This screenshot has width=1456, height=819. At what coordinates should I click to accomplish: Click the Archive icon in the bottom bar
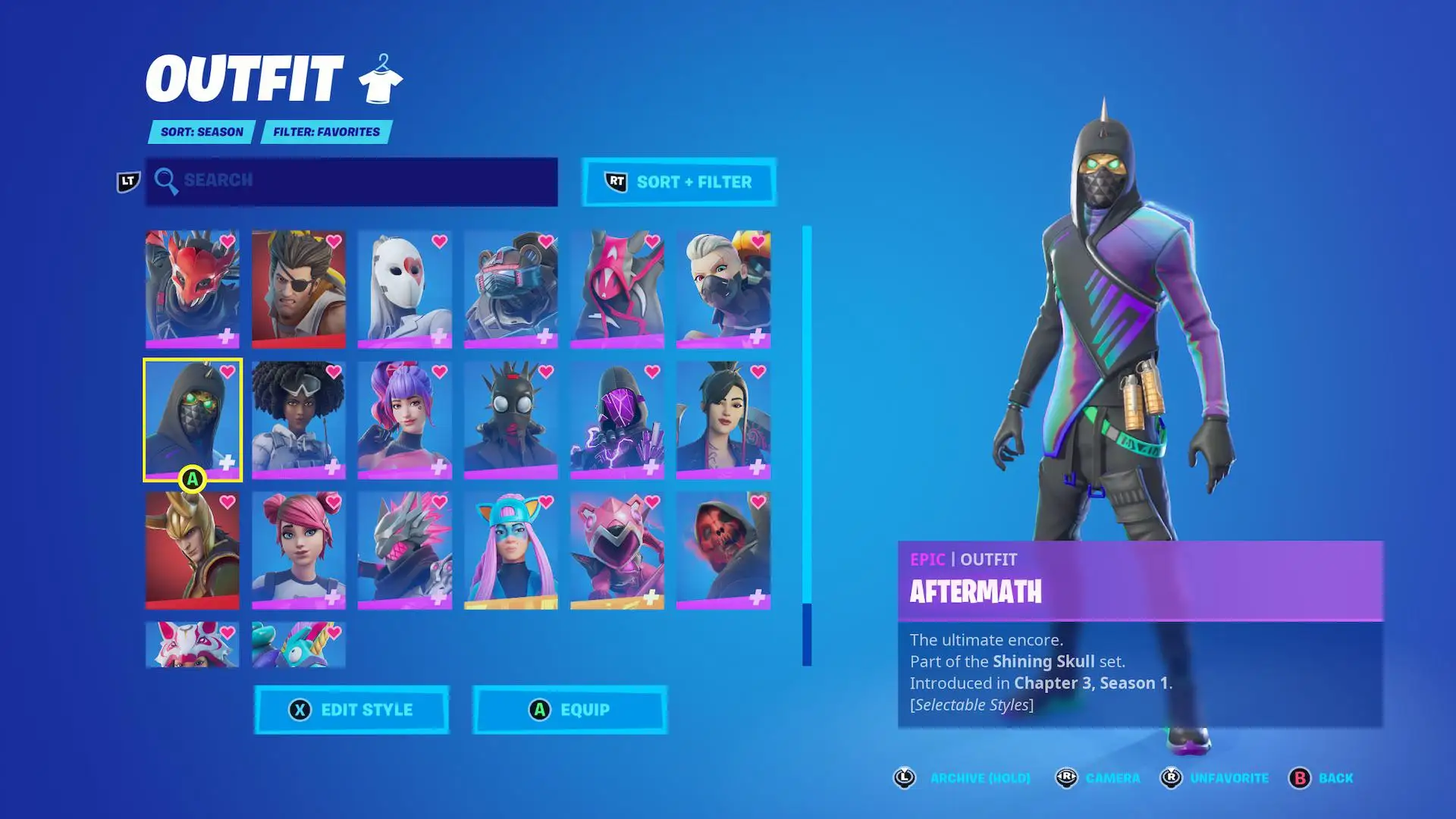(905, 778)
